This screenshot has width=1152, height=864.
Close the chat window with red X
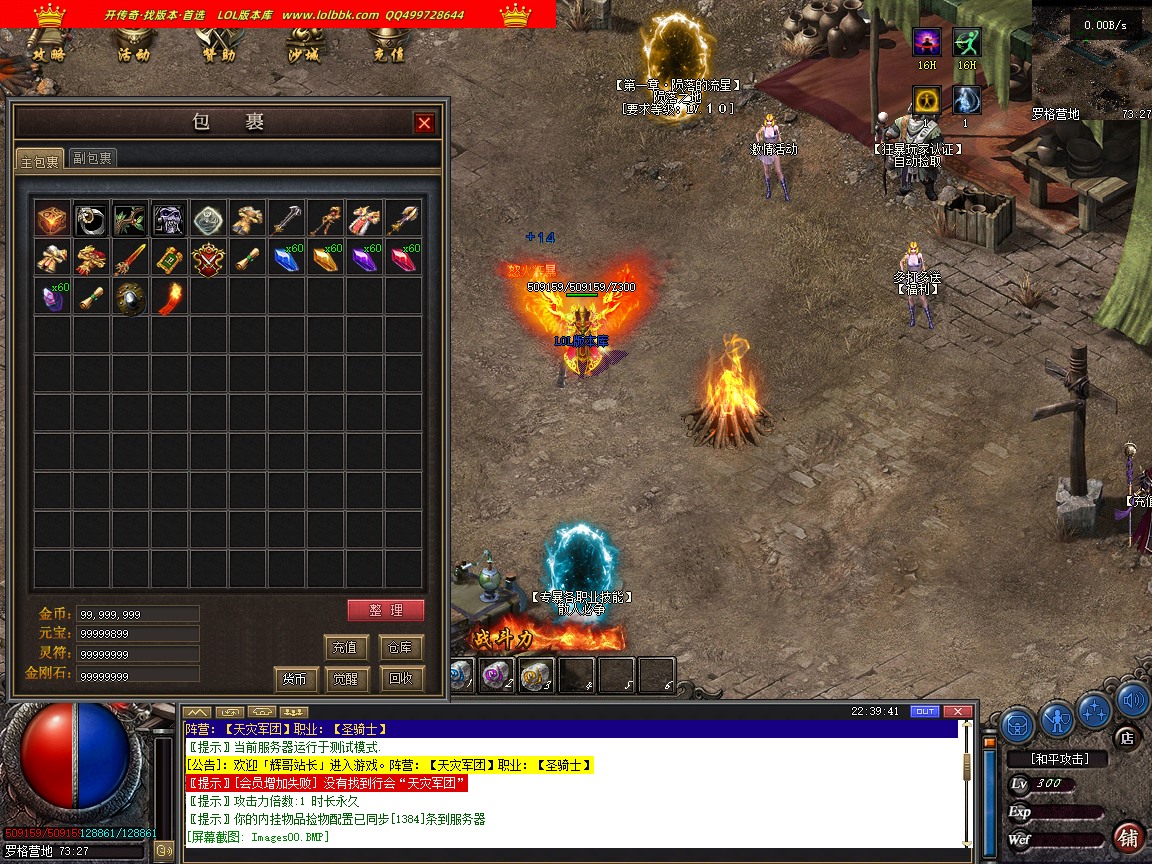[957, 711]
